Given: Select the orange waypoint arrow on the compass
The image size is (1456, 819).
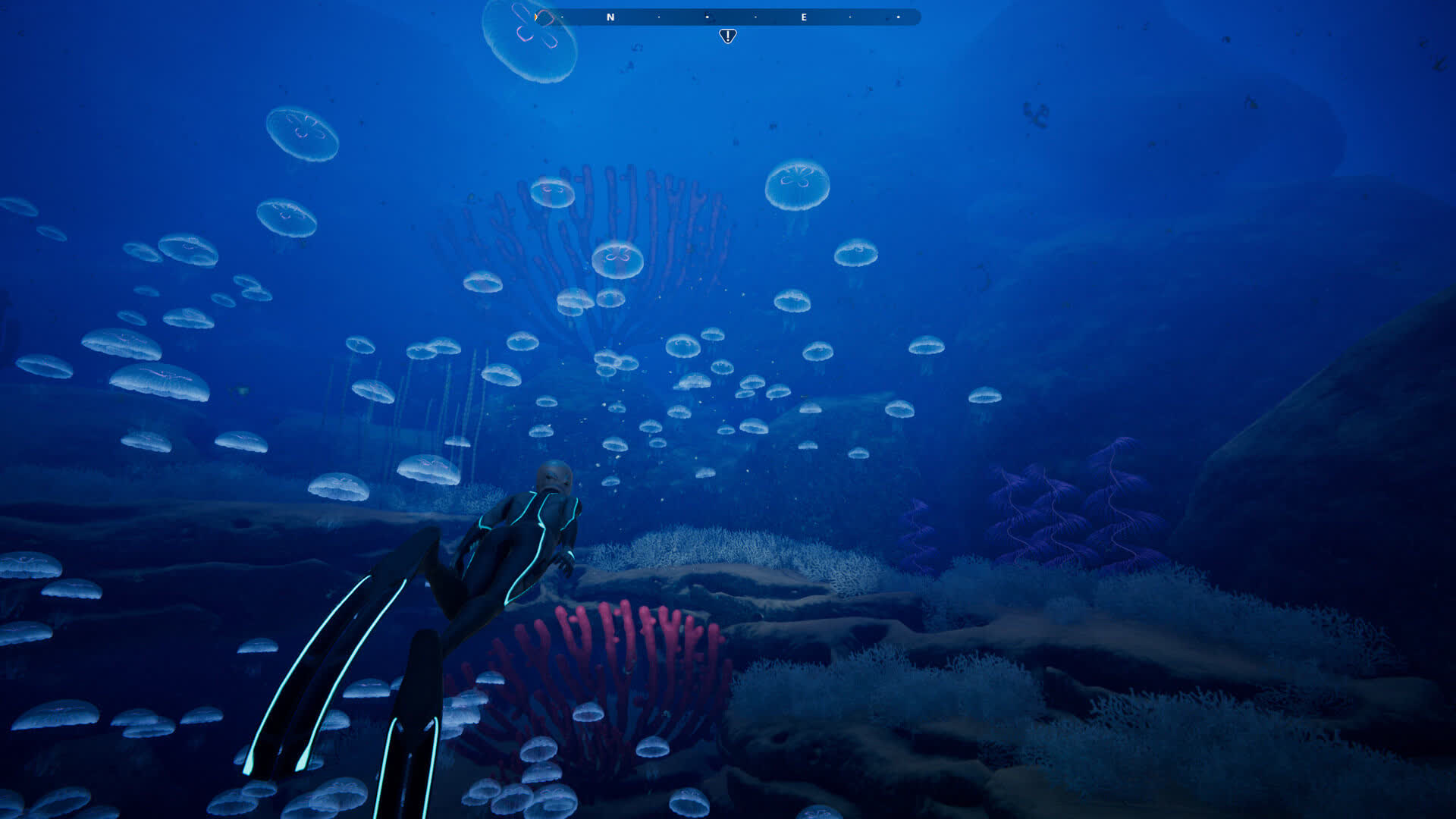Looking at the screenshot, I should tap(535, 17).
